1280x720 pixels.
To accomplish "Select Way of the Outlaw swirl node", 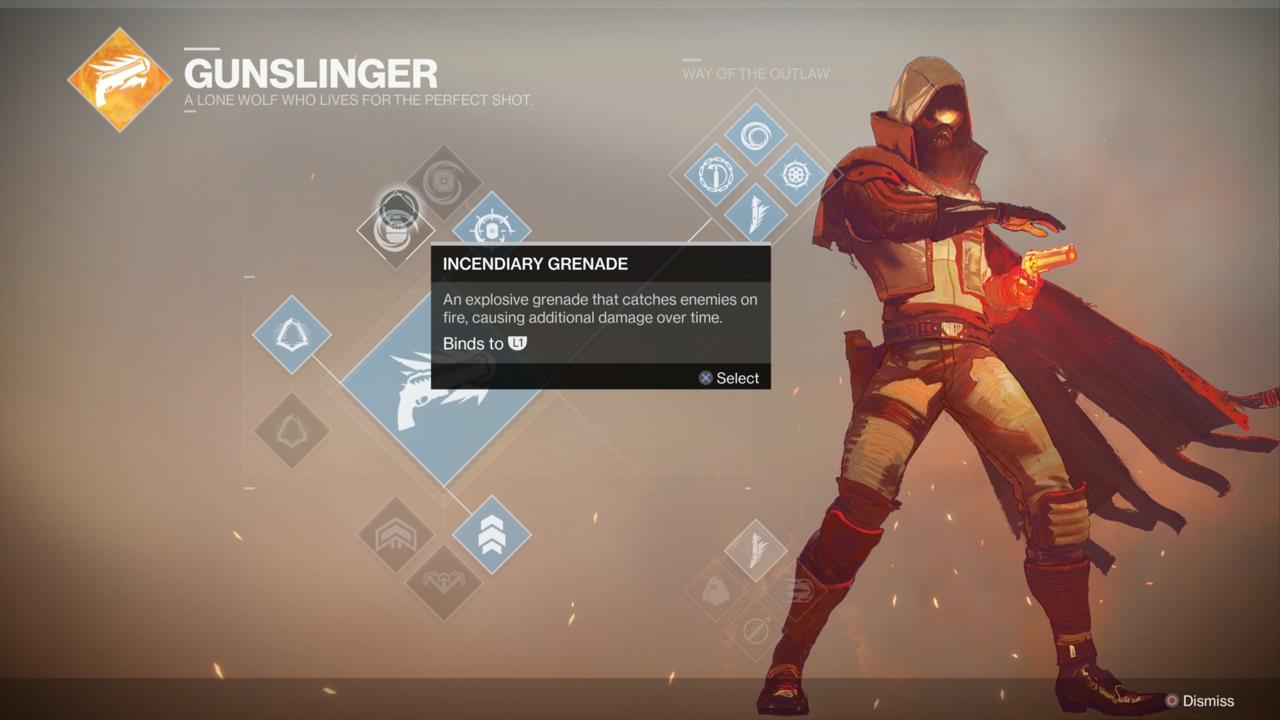I will click(x=755, y=134).
